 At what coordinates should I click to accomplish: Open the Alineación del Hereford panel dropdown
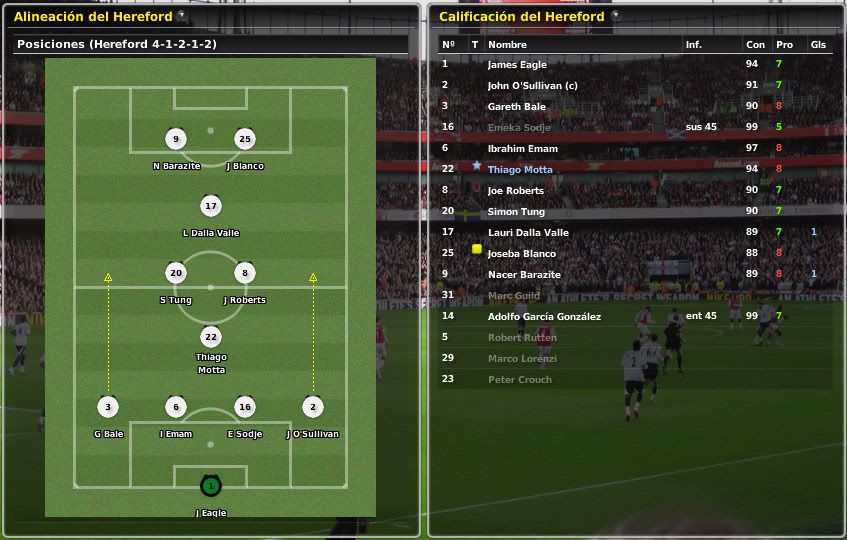pos(181,16)
